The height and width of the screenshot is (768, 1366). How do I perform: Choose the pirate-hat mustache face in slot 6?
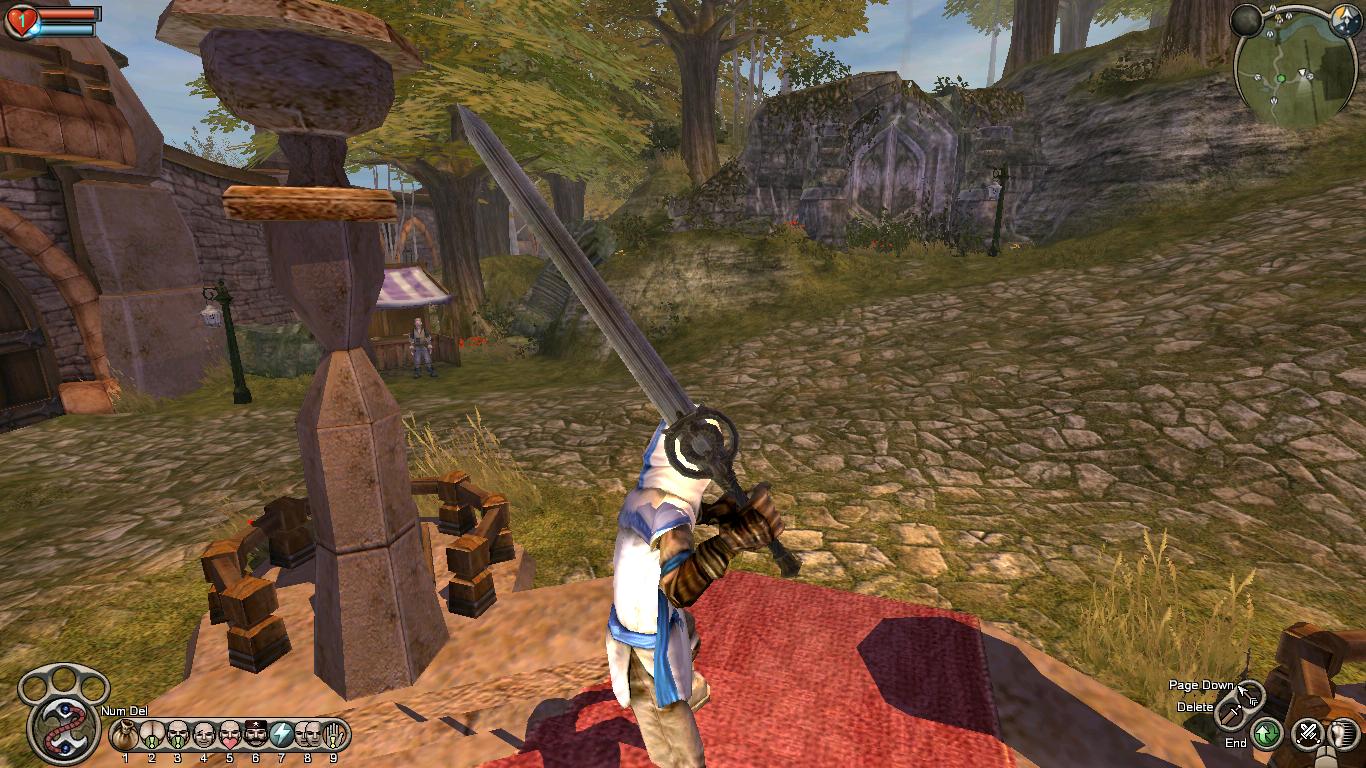255,736
